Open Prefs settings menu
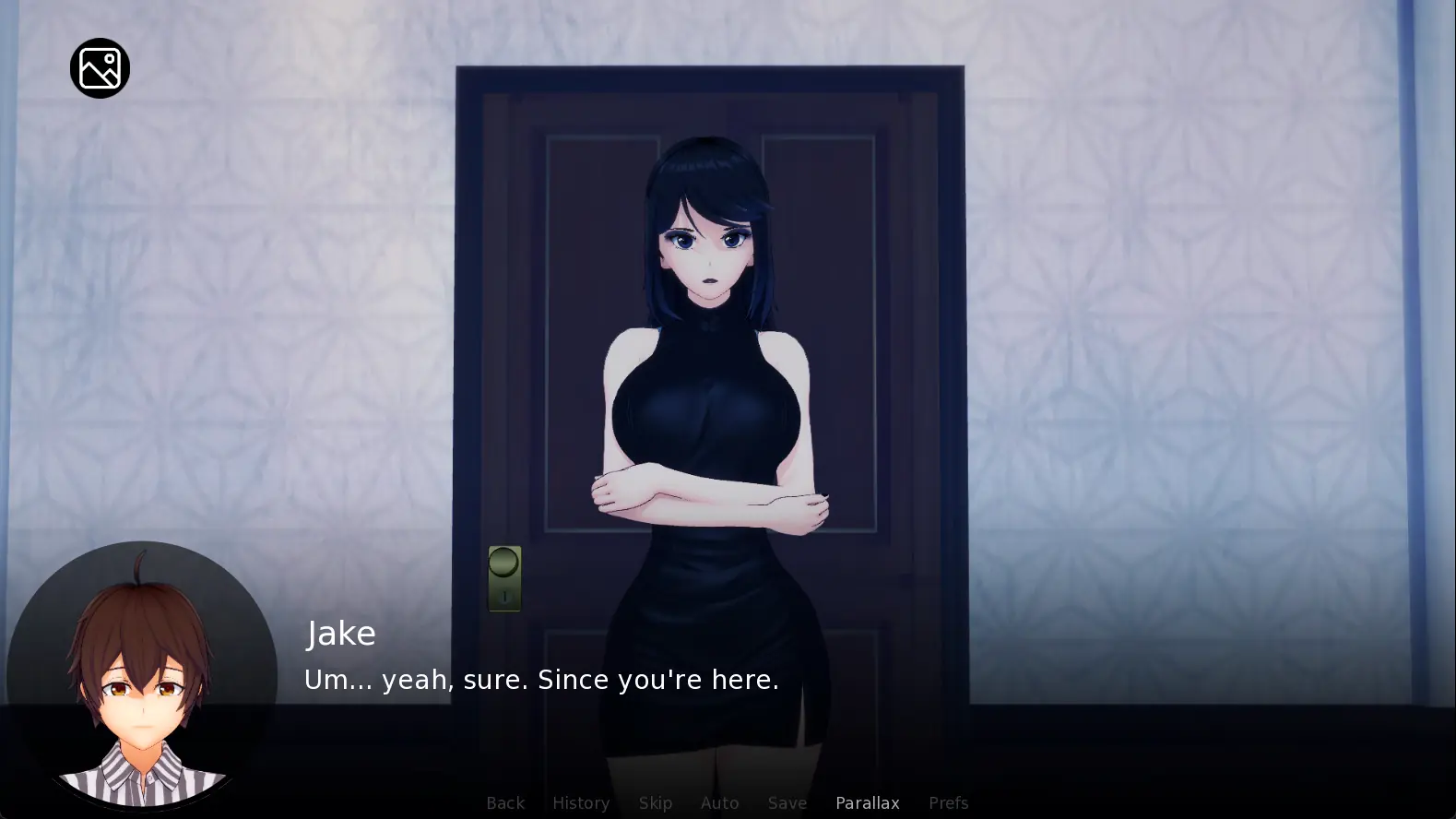The image size is (1456, 819). point(948,802)
